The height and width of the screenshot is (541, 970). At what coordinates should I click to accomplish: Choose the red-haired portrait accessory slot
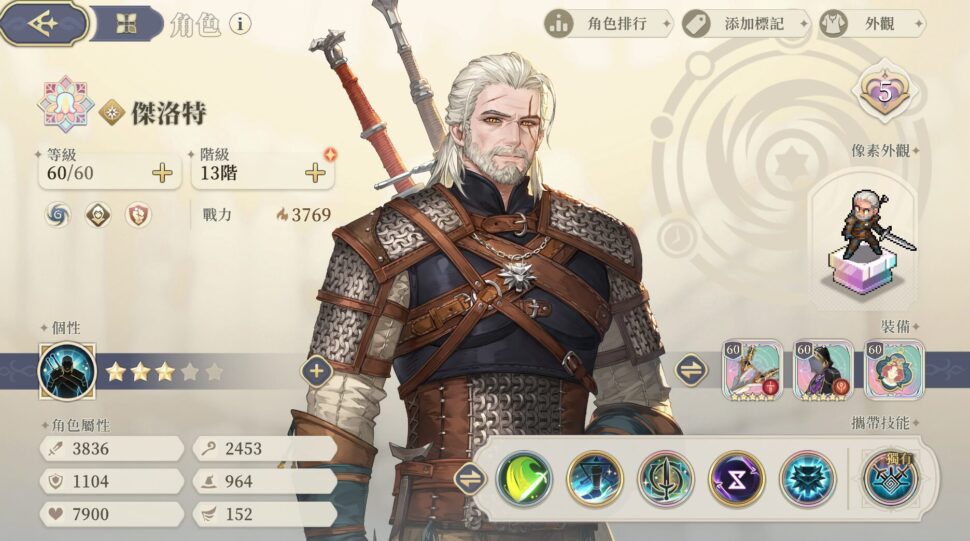(894, 370)
